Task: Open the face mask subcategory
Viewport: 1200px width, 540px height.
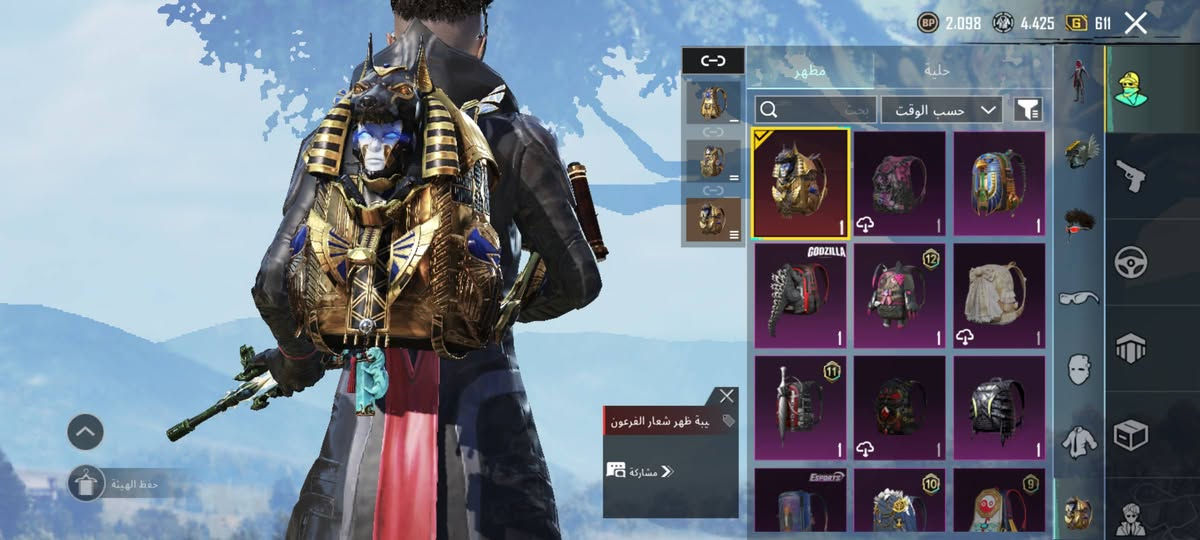Action: 1078,369
